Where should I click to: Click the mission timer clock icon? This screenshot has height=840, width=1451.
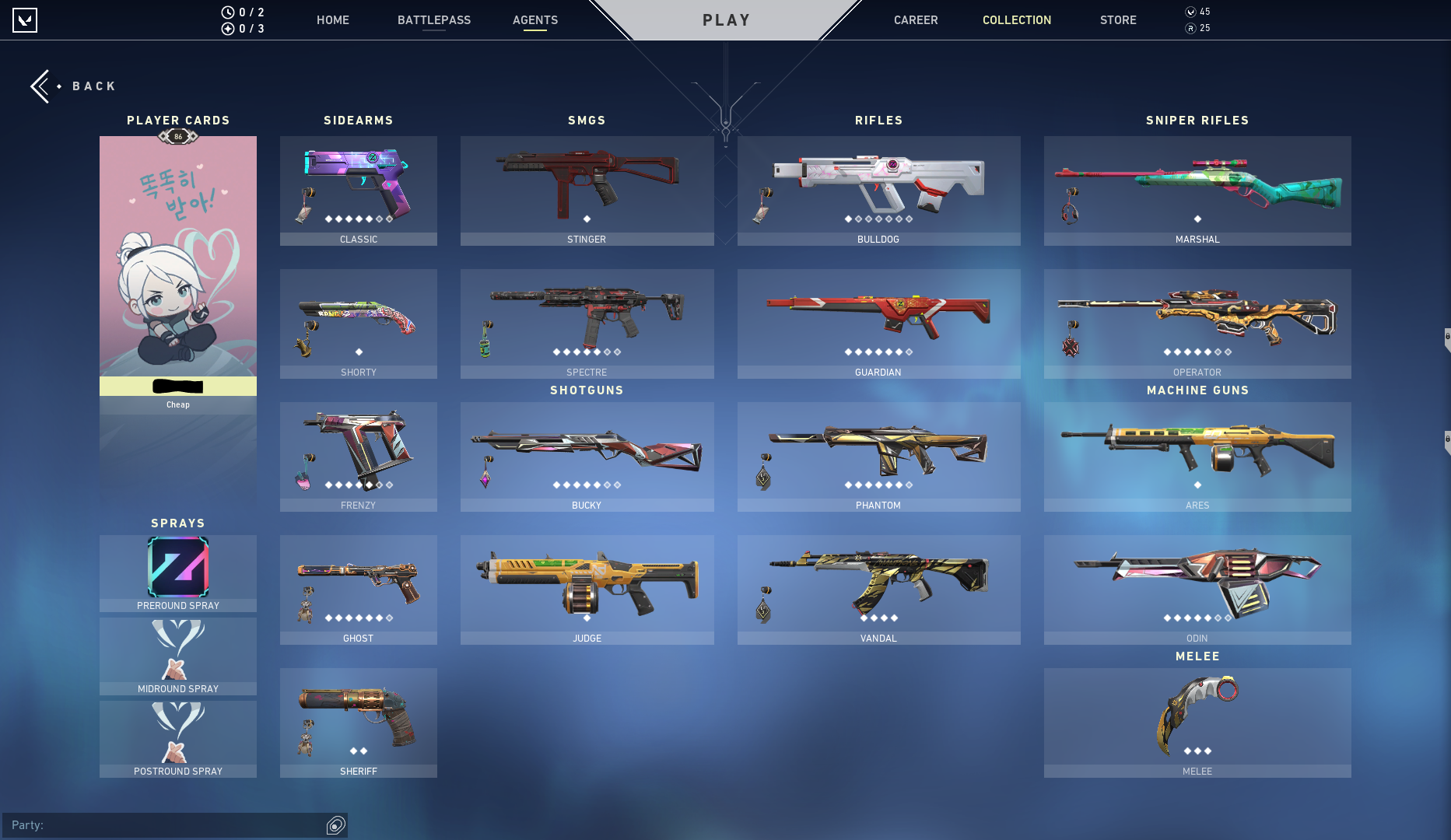coord(227,12)
